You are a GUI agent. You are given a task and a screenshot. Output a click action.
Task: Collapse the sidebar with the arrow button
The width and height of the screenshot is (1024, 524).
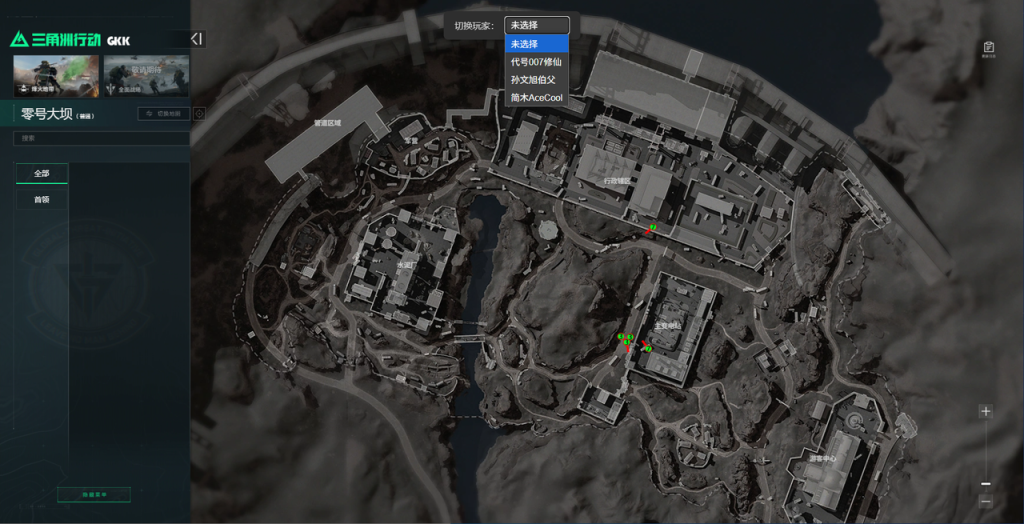[x=197, y=39]
